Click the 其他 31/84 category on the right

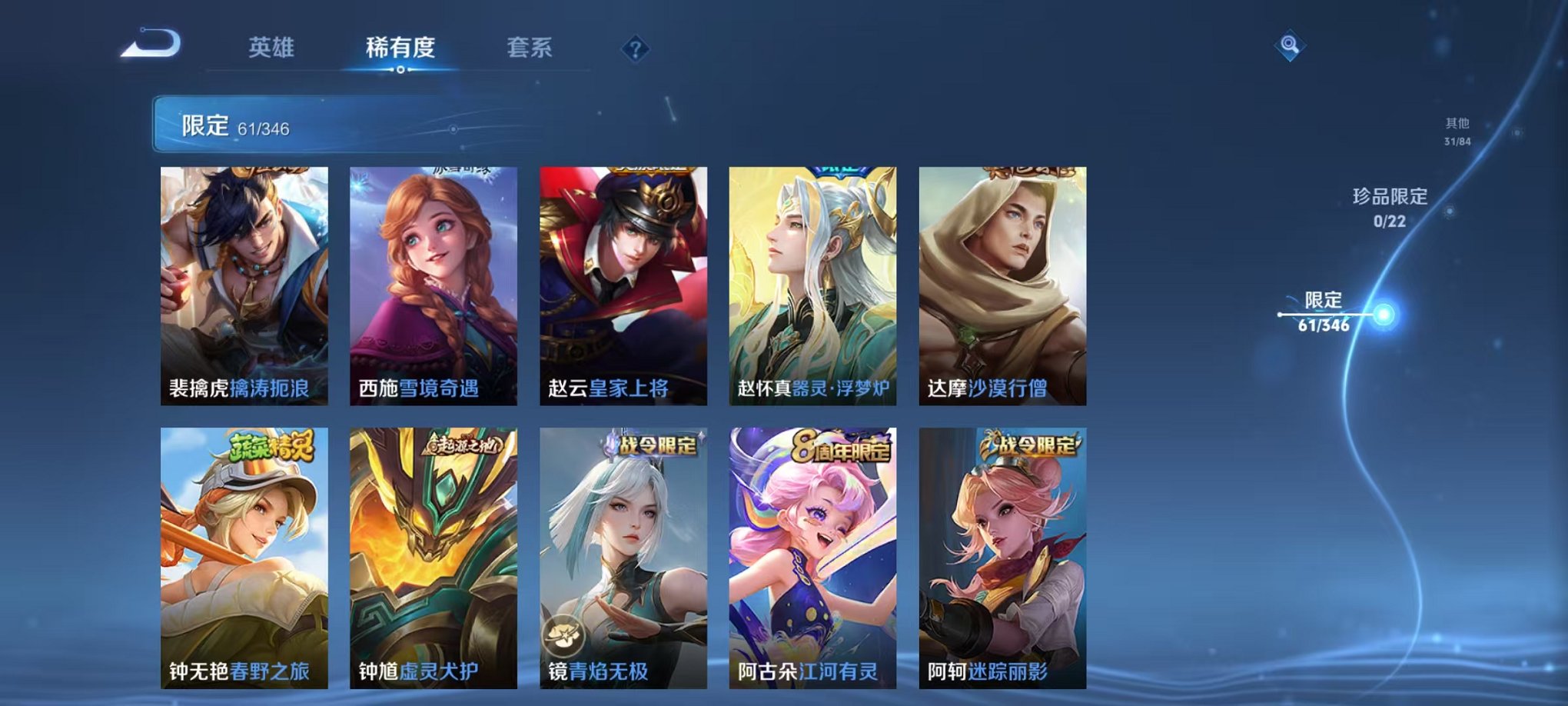tap(1455, 129)
